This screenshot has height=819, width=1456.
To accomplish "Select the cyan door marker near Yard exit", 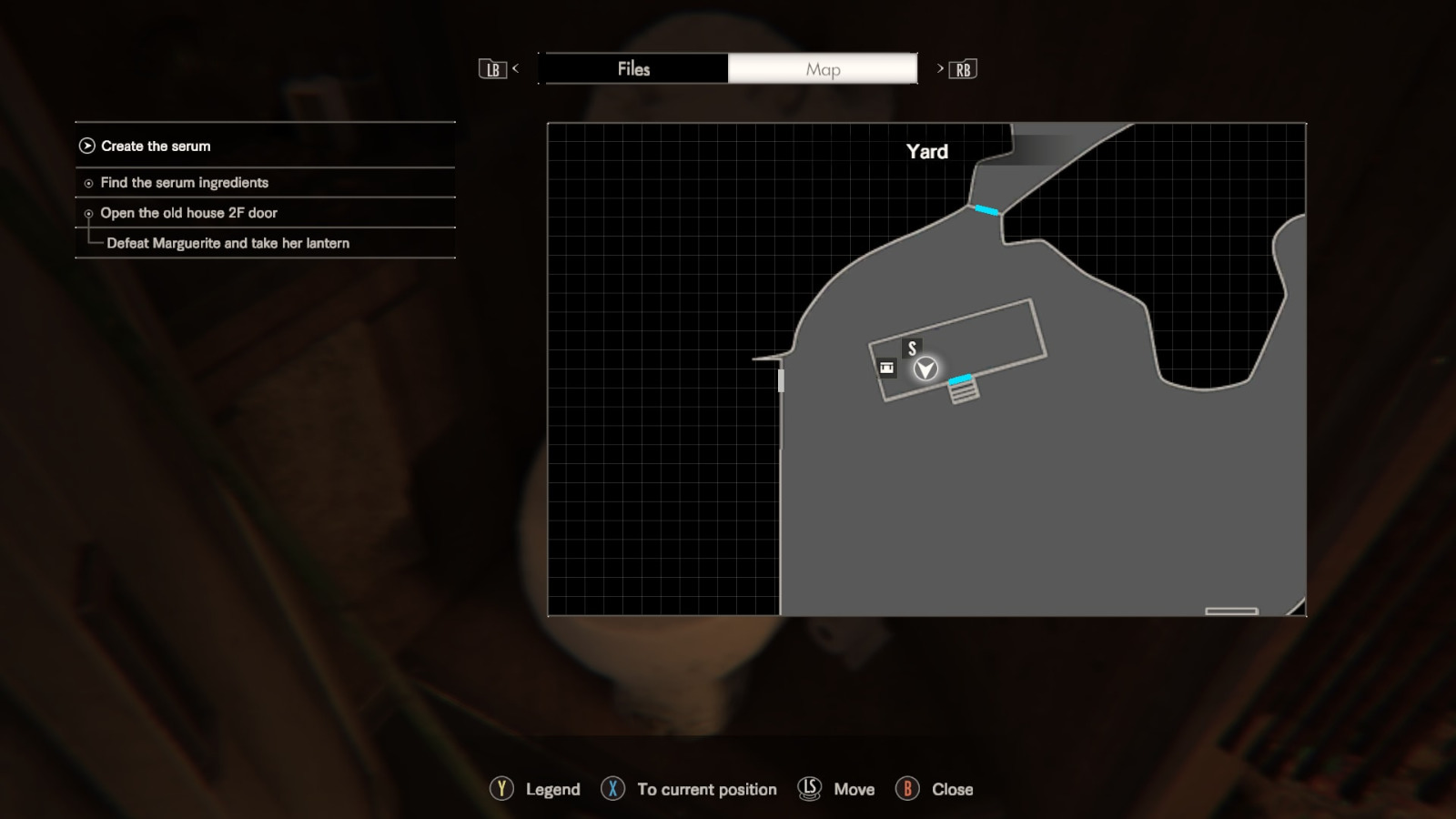I will coord(986,210).
